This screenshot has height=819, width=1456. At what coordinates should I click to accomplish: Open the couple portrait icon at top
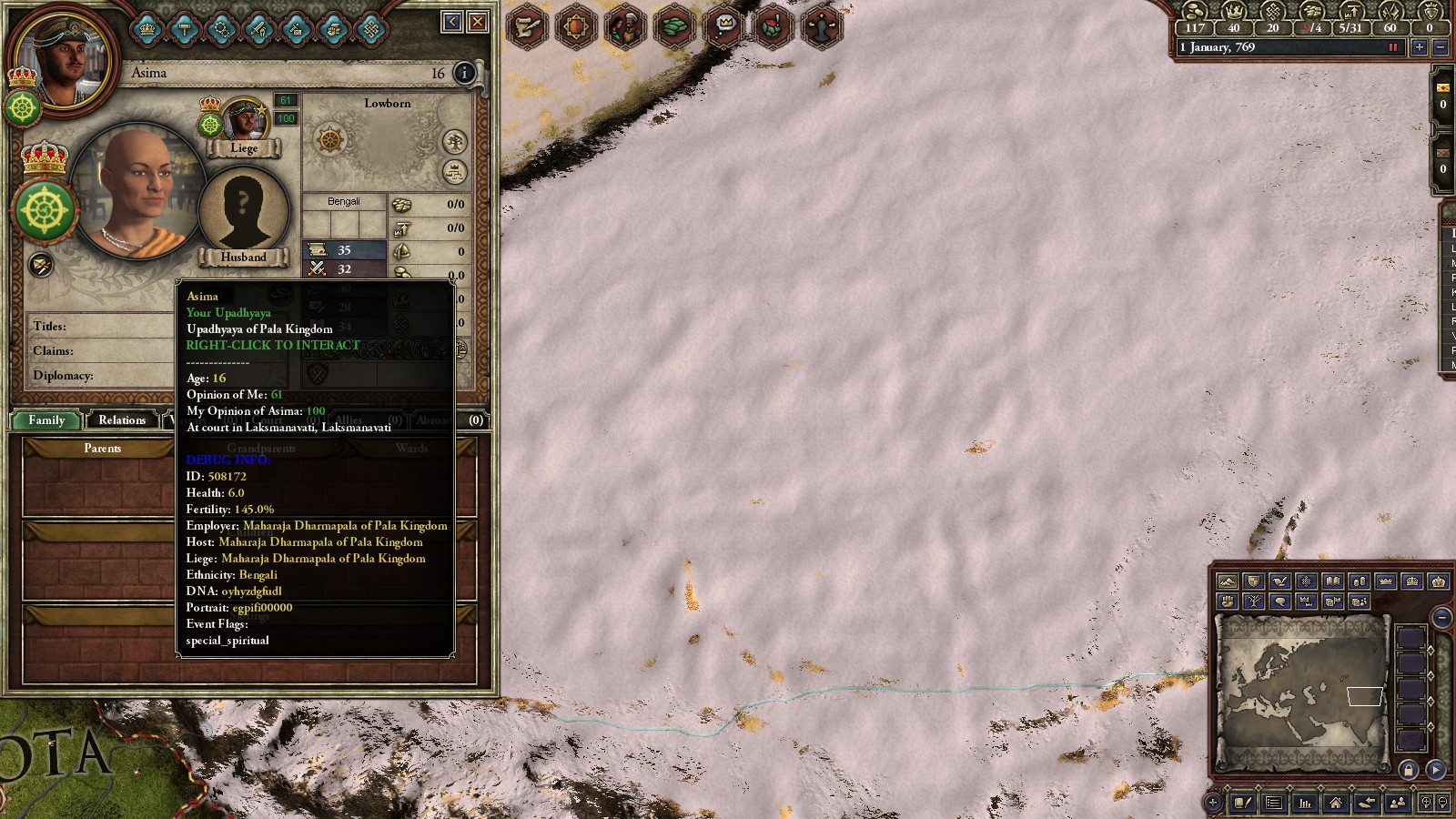624,26
